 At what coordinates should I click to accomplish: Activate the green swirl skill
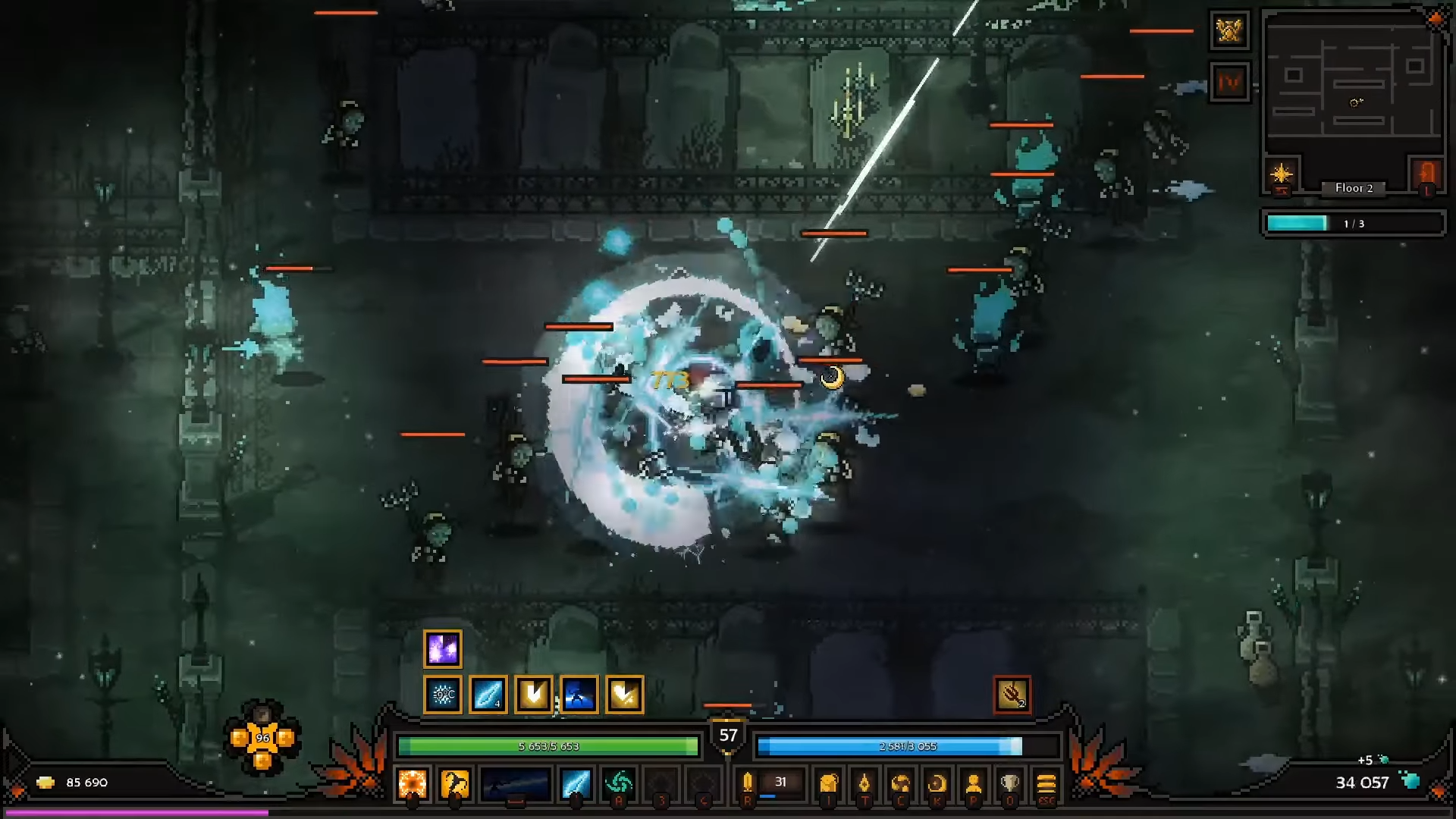pyautogui.click(x=619, y=784)
